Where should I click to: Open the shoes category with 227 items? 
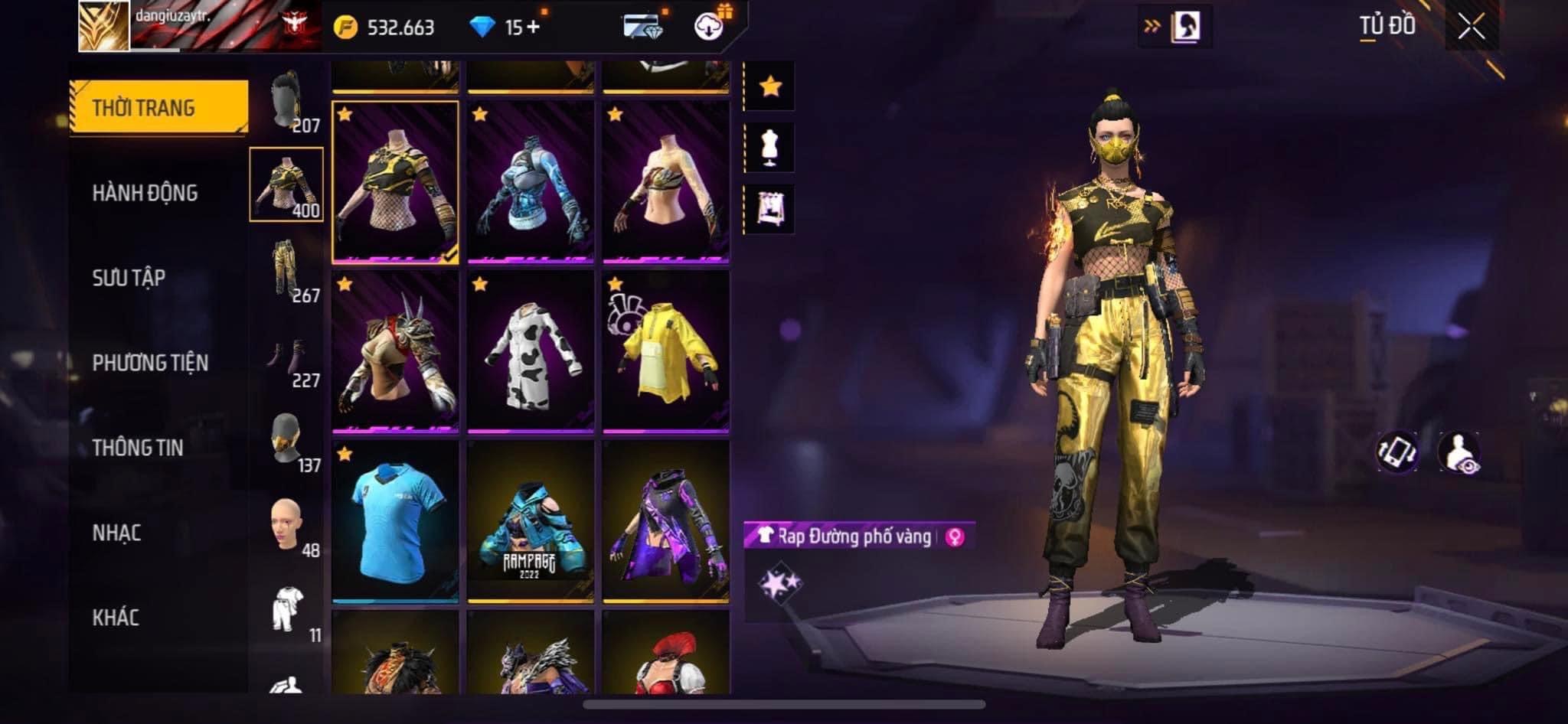287,360
